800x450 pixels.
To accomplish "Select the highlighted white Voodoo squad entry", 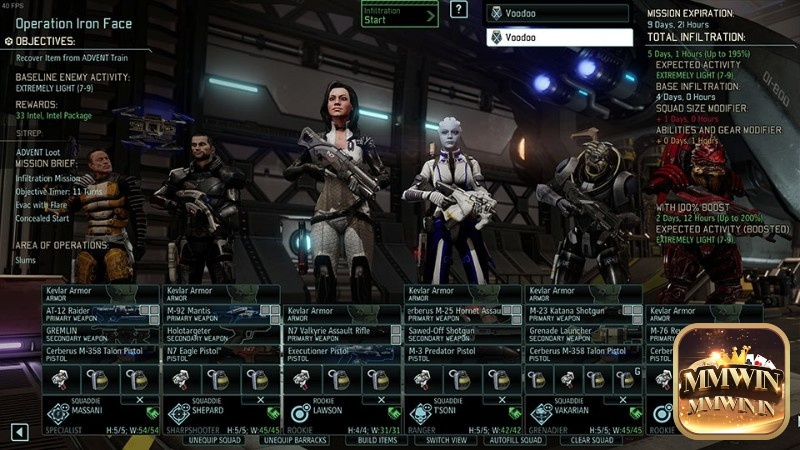I will point(559,37).
